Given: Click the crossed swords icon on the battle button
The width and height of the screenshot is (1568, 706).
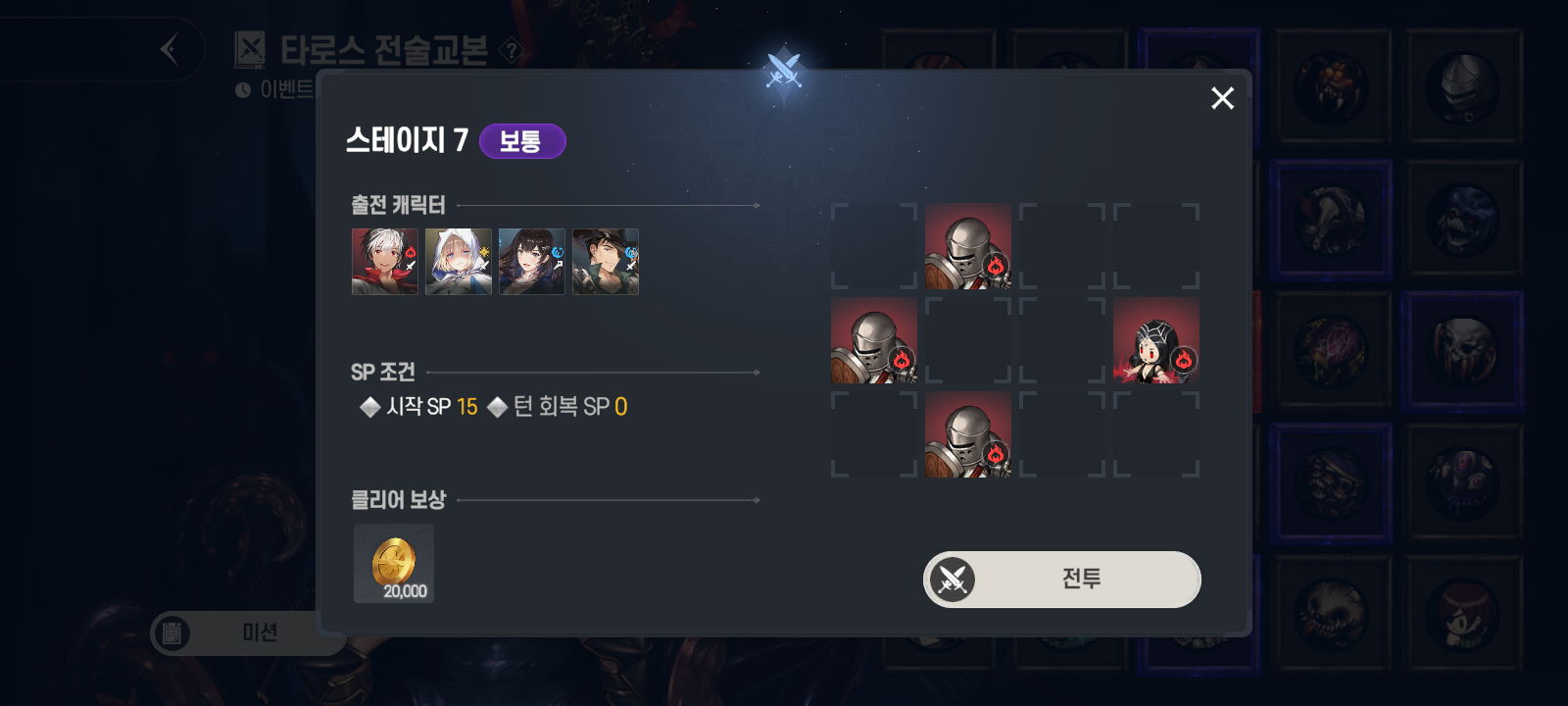Looking at the screenshot, I should pyautogui.click(x=951, y=580).
